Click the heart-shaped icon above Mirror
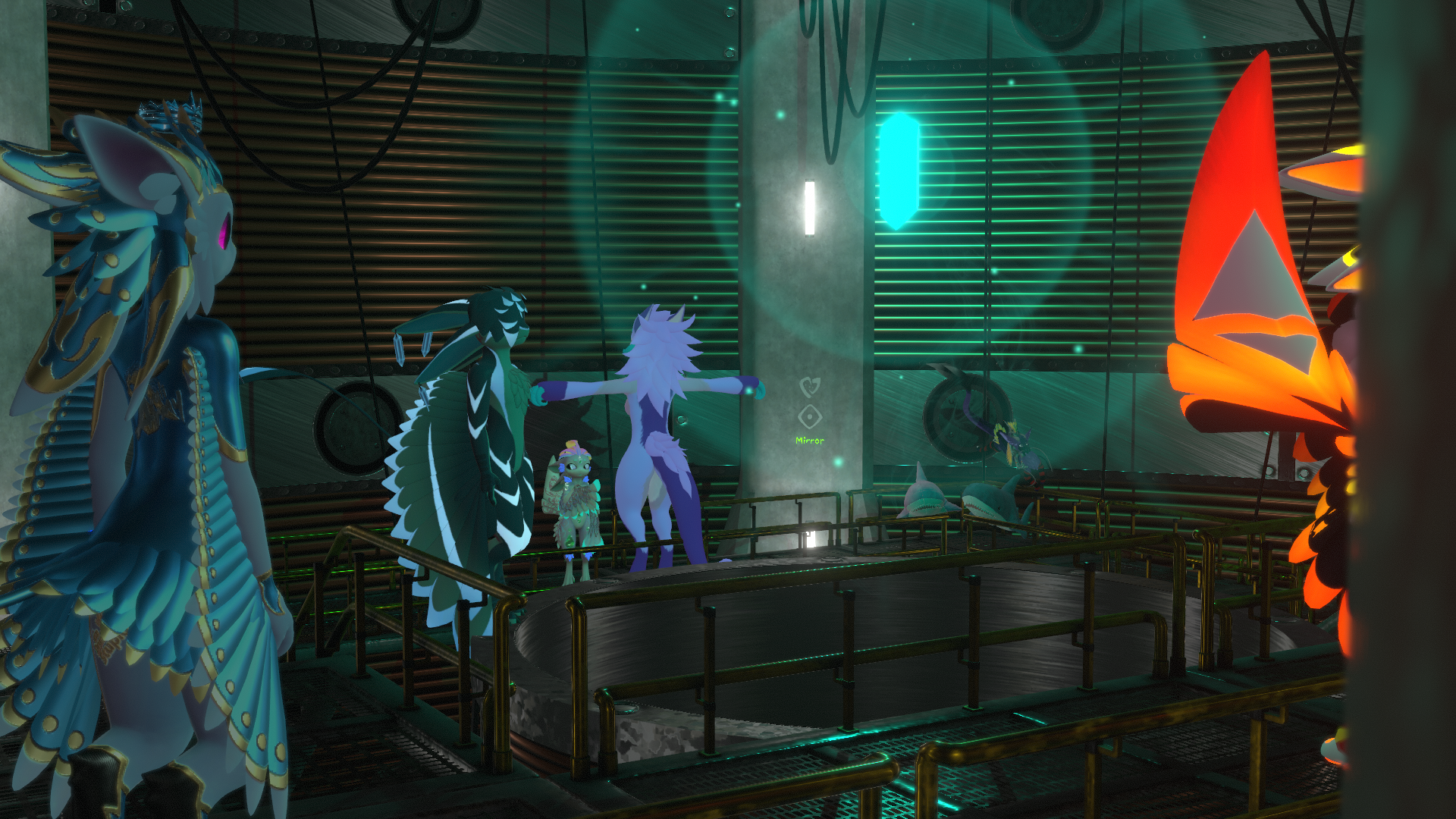This screenshot has width=1456, height=819. [x=810, y=388]
